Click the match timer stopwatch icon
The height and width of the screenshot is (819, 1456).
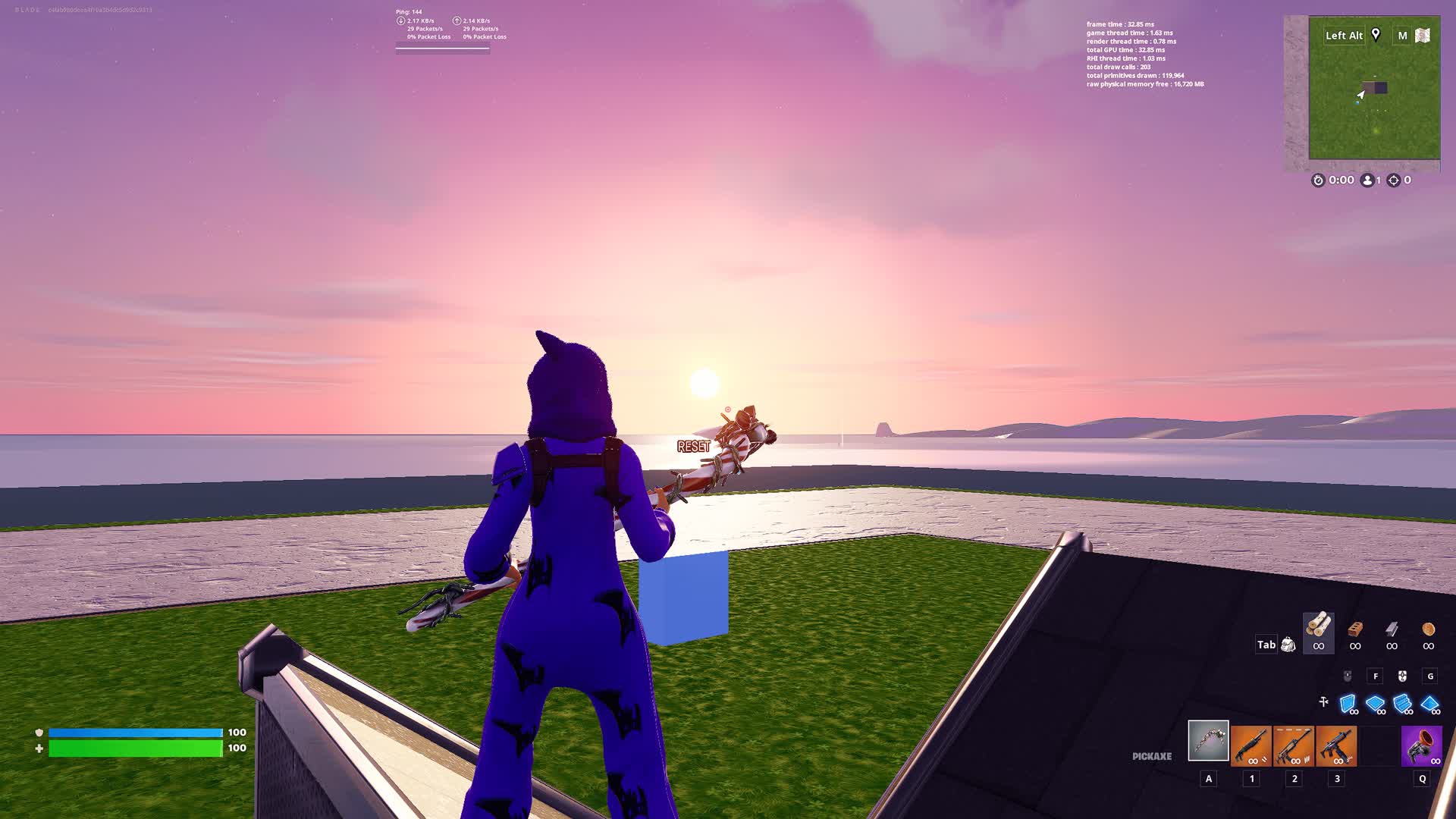point(1317,180)
